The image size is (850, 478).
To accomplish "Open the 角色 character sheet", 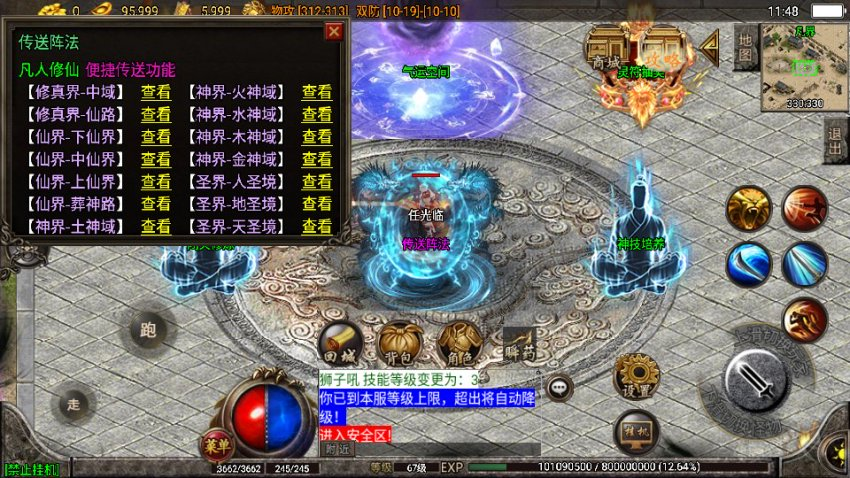I will (459, 343).
